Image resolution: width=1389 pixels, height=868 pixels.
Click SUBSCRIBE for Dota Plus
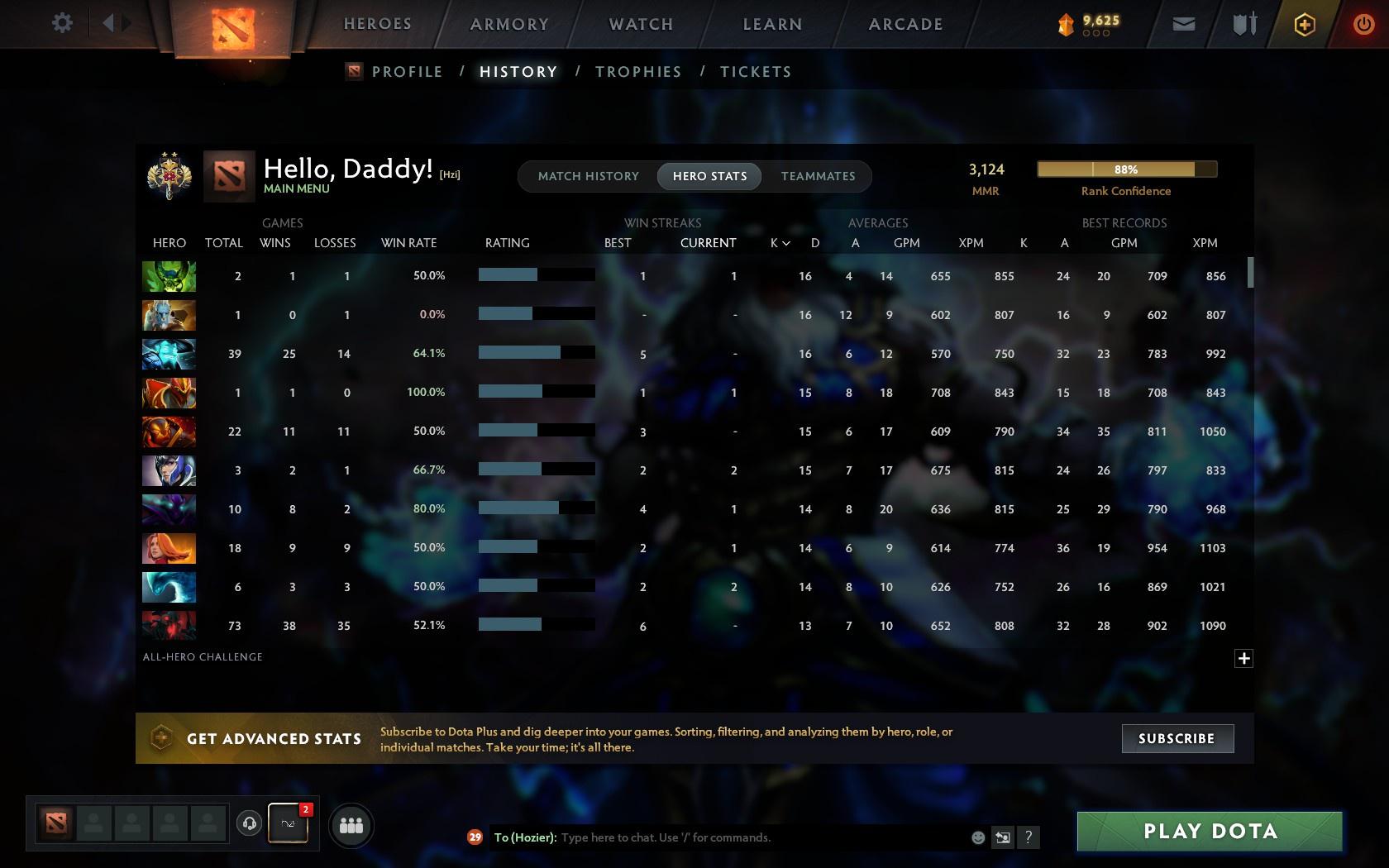tap(1177, 738)
